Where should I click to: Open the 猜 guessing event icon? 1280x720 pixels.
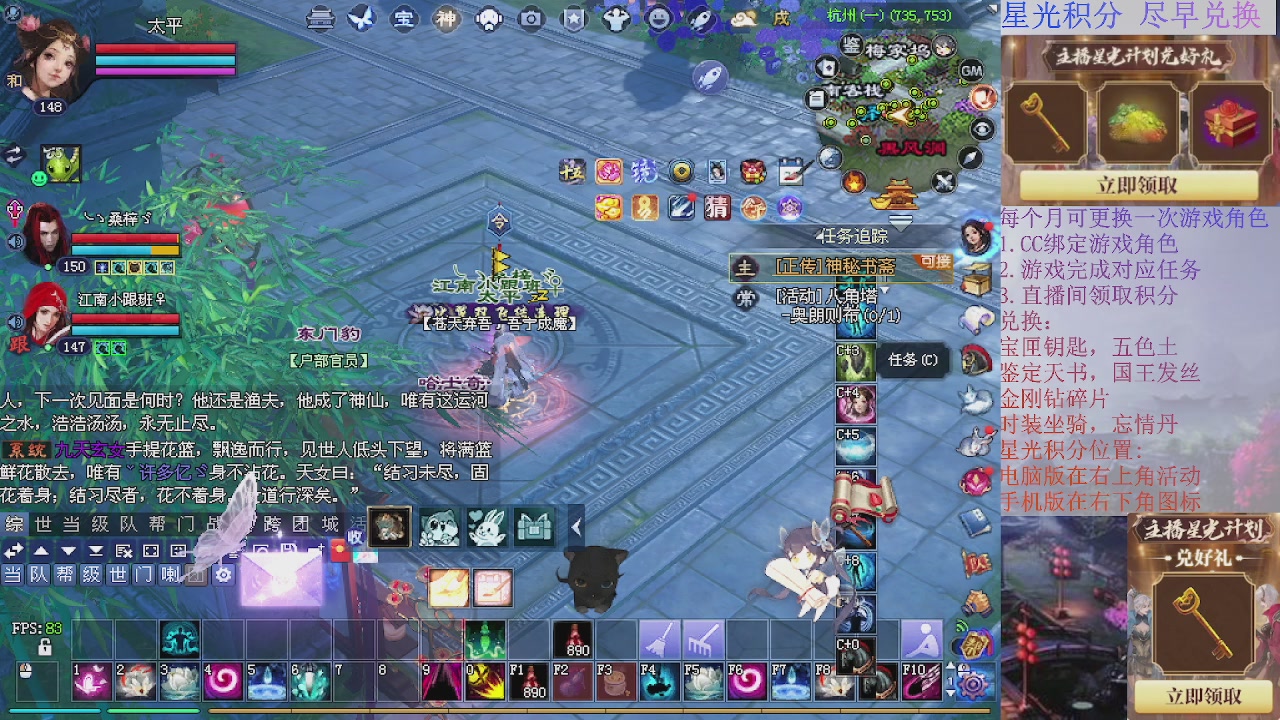click(717, 207)
